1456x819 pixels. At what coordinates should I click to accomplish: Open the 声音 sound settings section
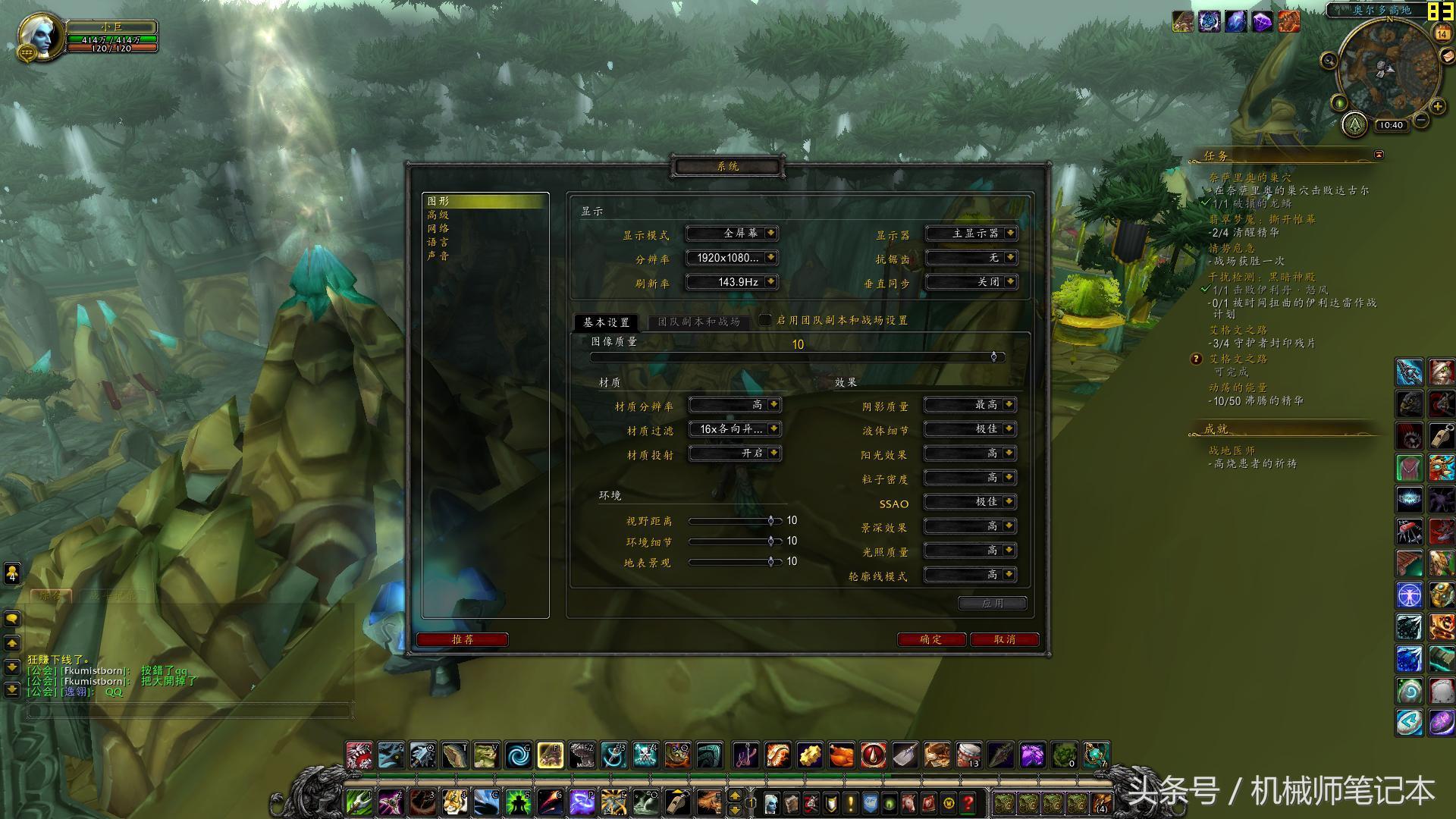438,256
